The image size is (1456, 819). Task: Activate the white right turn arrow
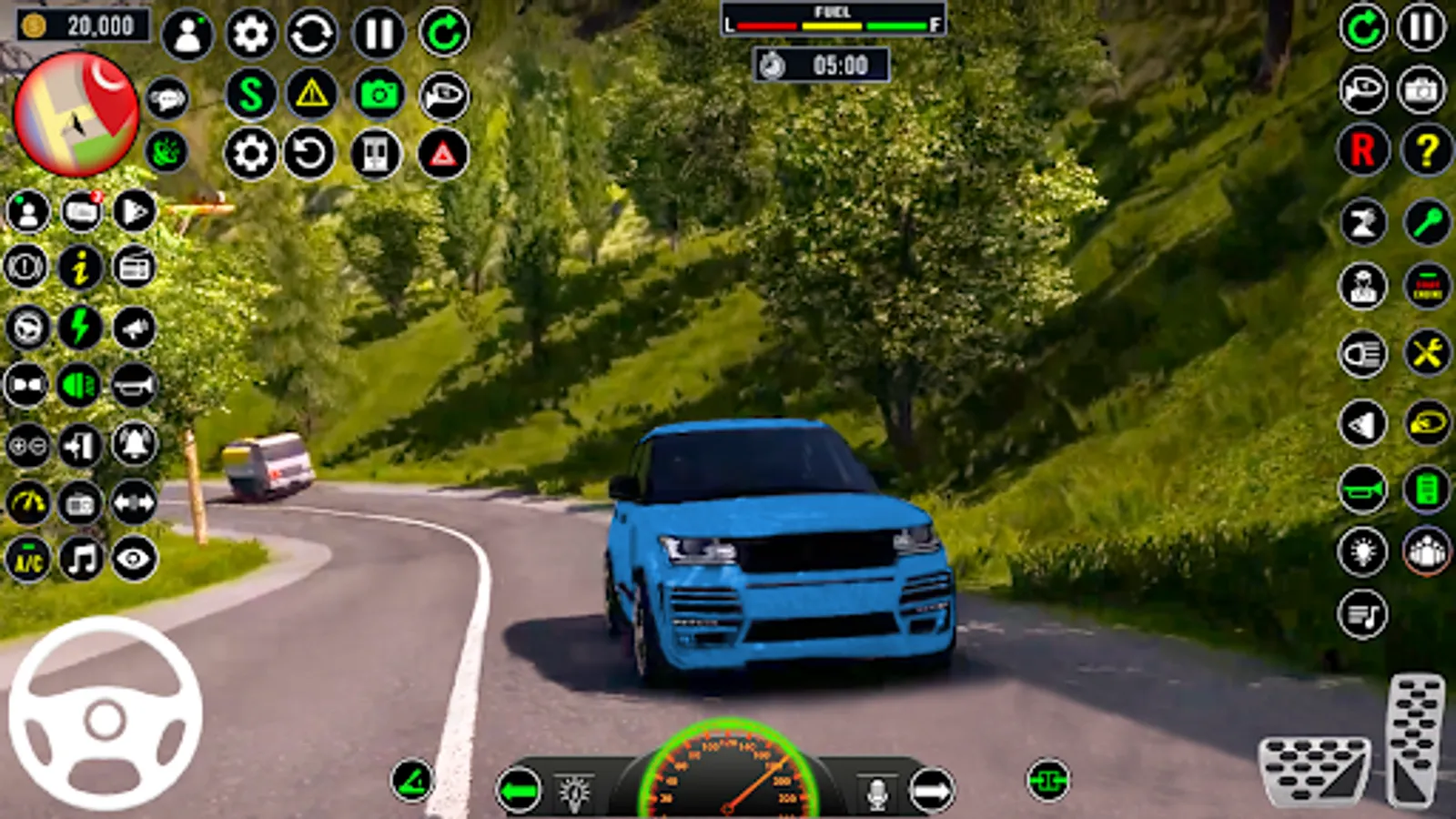(x=931, y=791)
